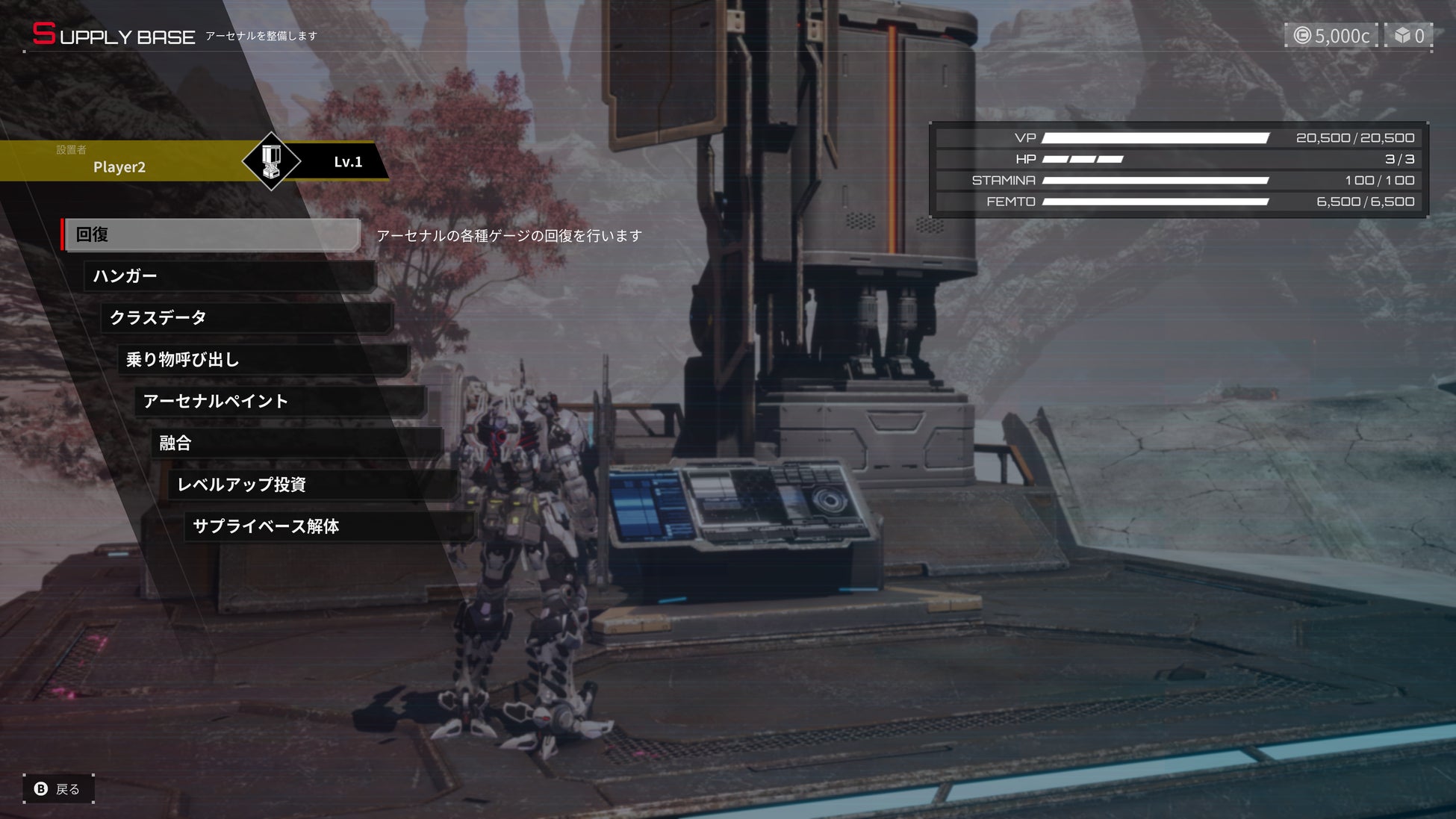Choose the 融合 fusion option
This screenshot has width=1456, height=819.
(x=296, y=443)
